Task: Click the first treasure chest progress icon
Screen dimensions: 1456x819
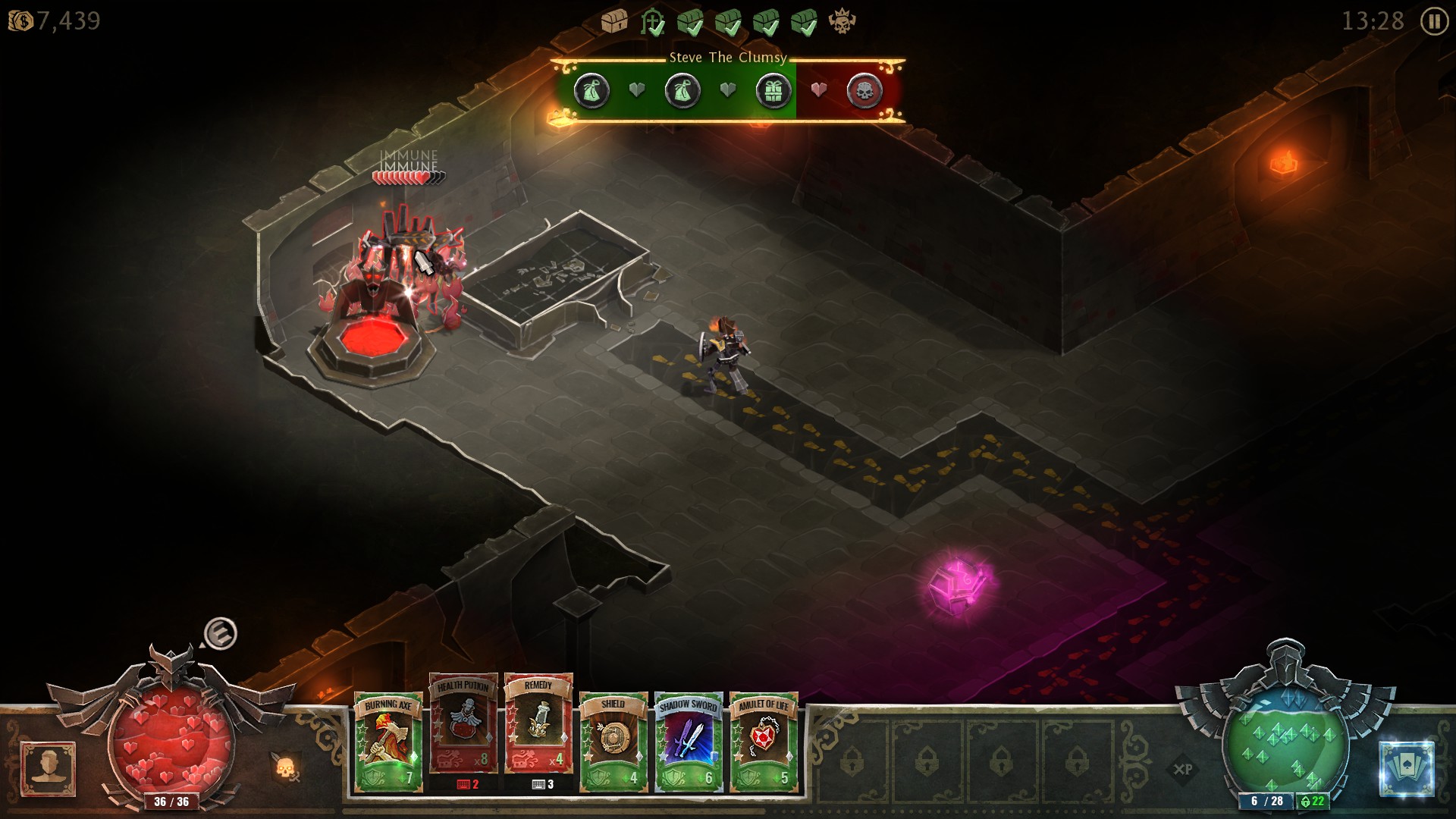Action: tap(613, 21)
